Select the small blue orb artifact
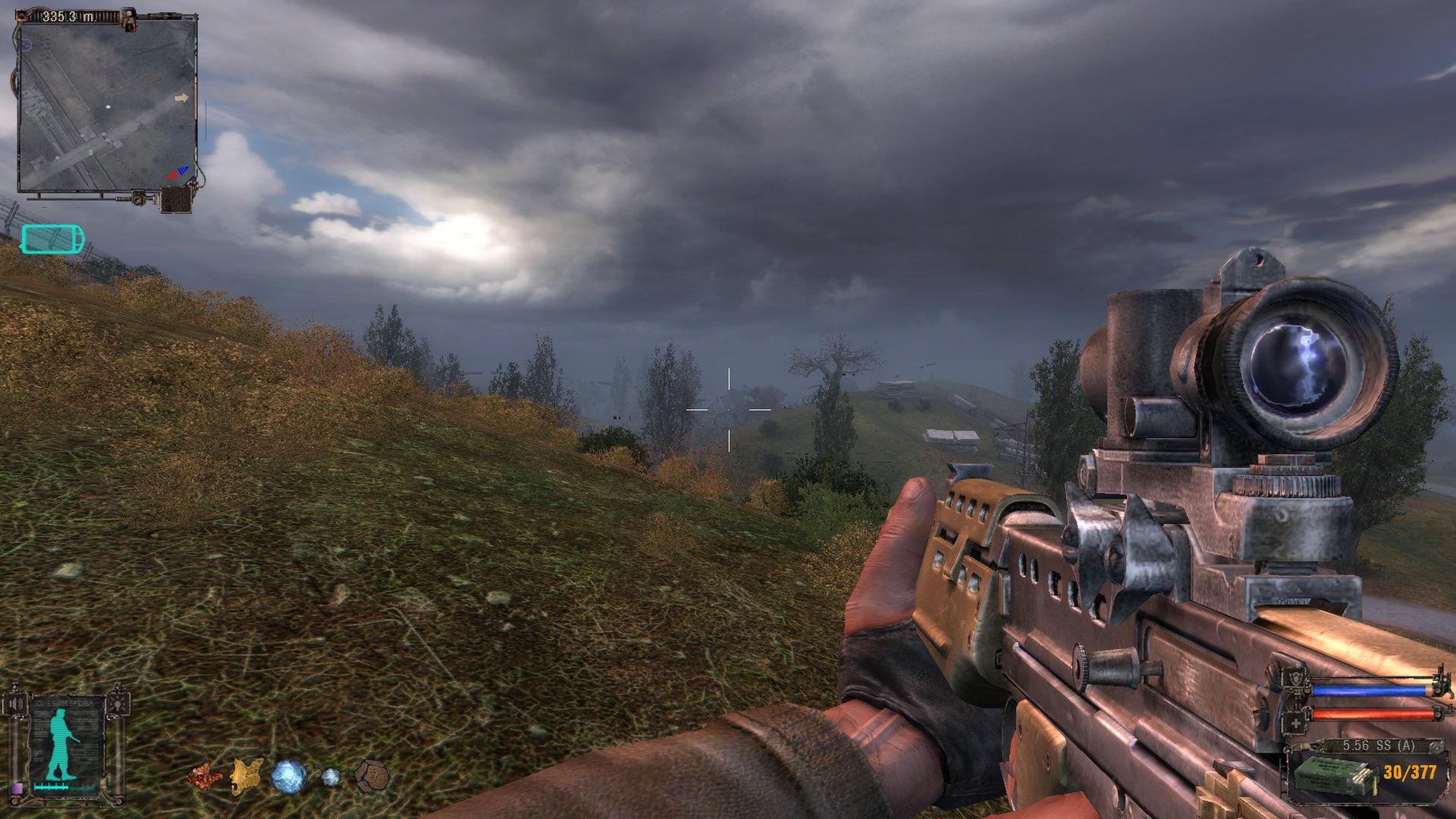The image size is (1456, 819). [331, 777]
